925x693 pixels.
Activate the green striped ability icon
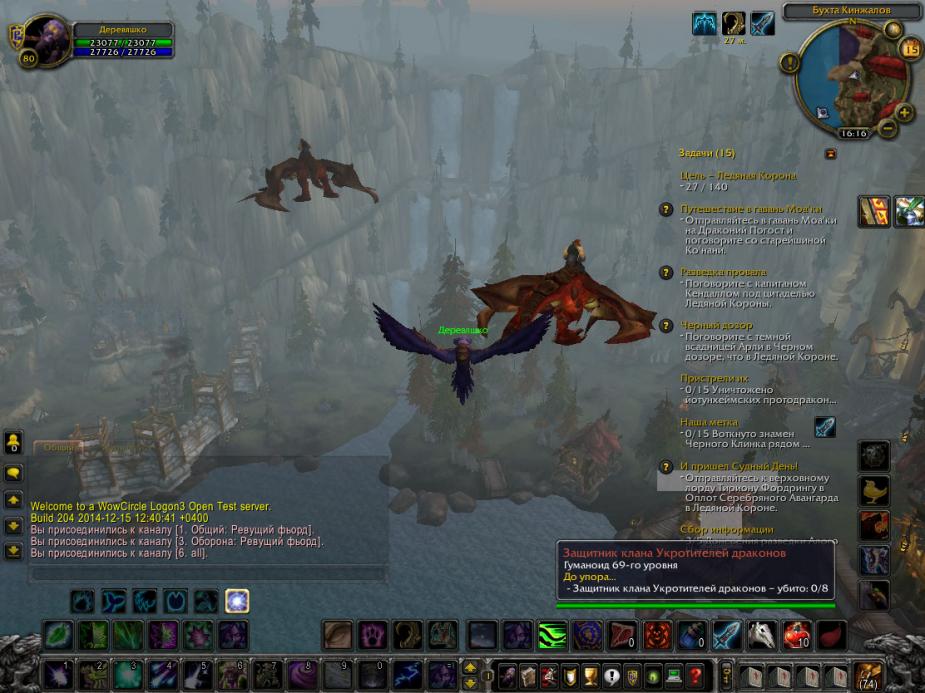pos(553,635)
